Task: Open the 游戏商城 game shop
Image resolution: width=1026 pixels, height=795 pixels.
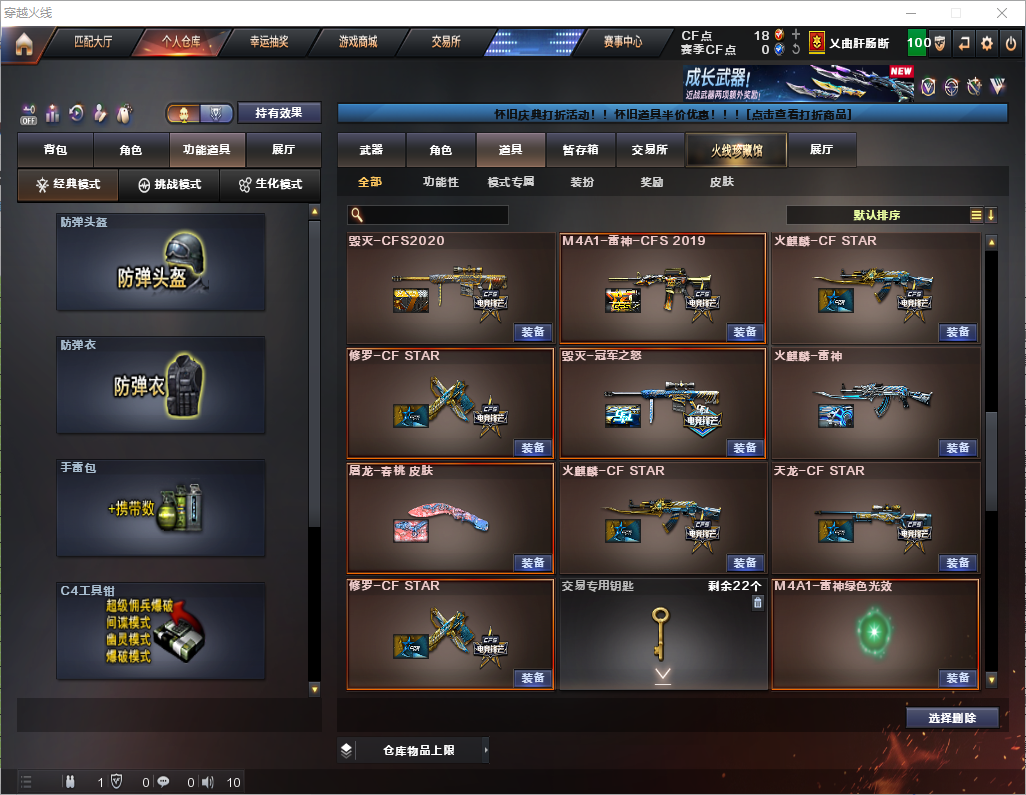Action: click(358, 43)
